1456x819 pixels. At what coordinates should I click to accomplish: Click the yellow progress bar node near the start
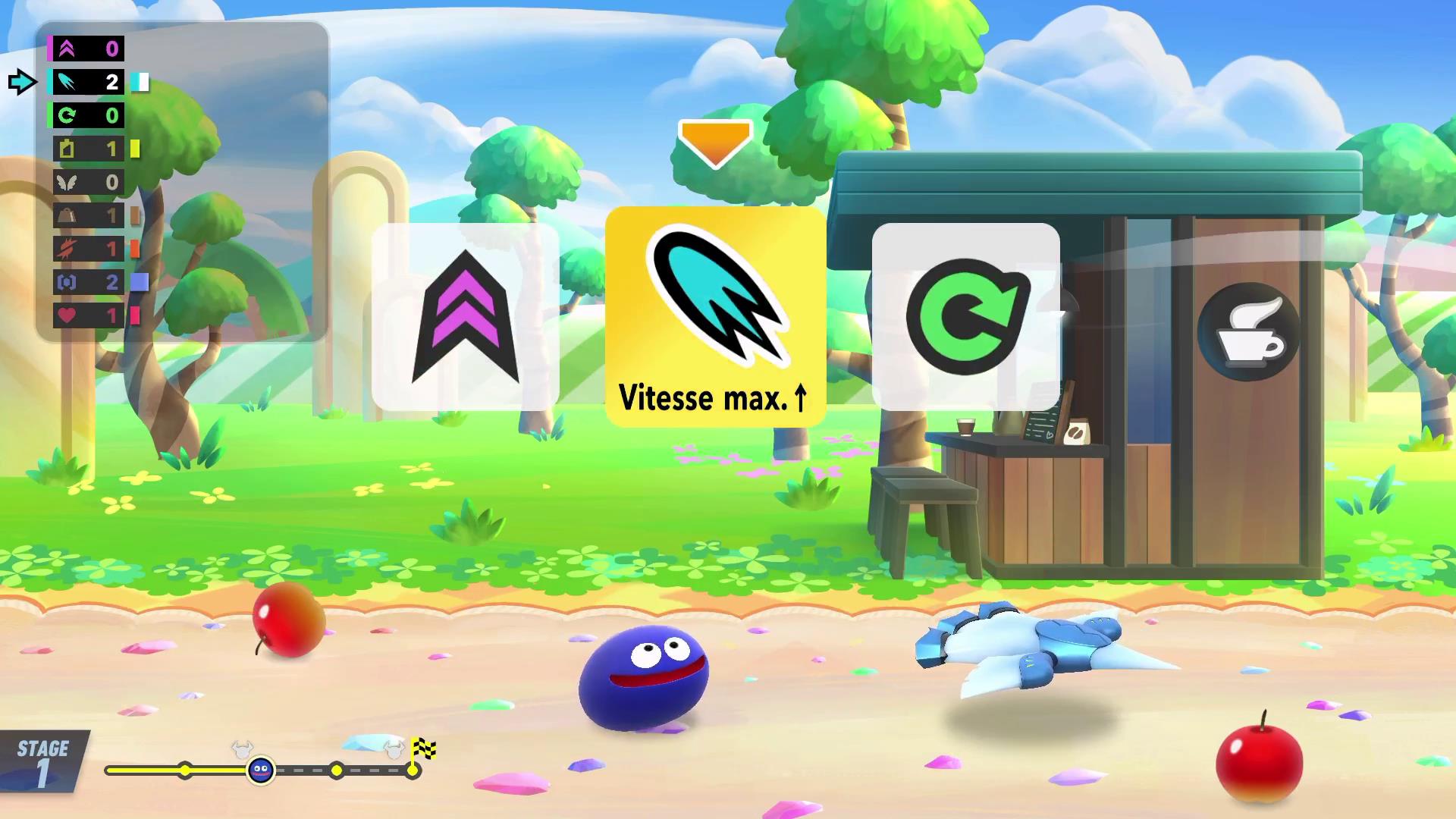(184, 772)
